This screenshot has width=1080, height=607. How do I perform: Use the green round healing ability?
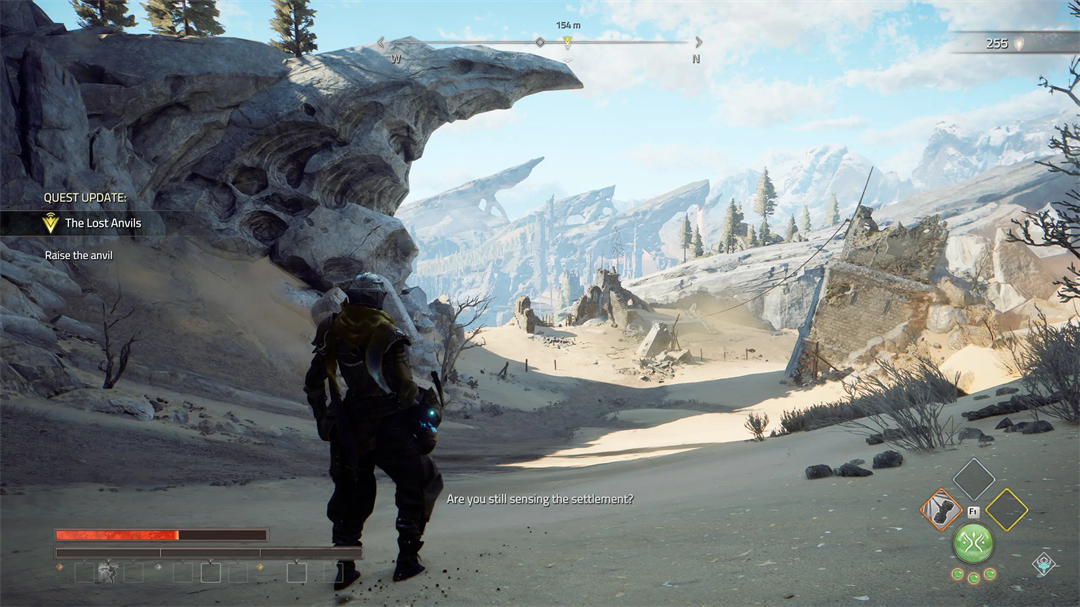(973, 543)
